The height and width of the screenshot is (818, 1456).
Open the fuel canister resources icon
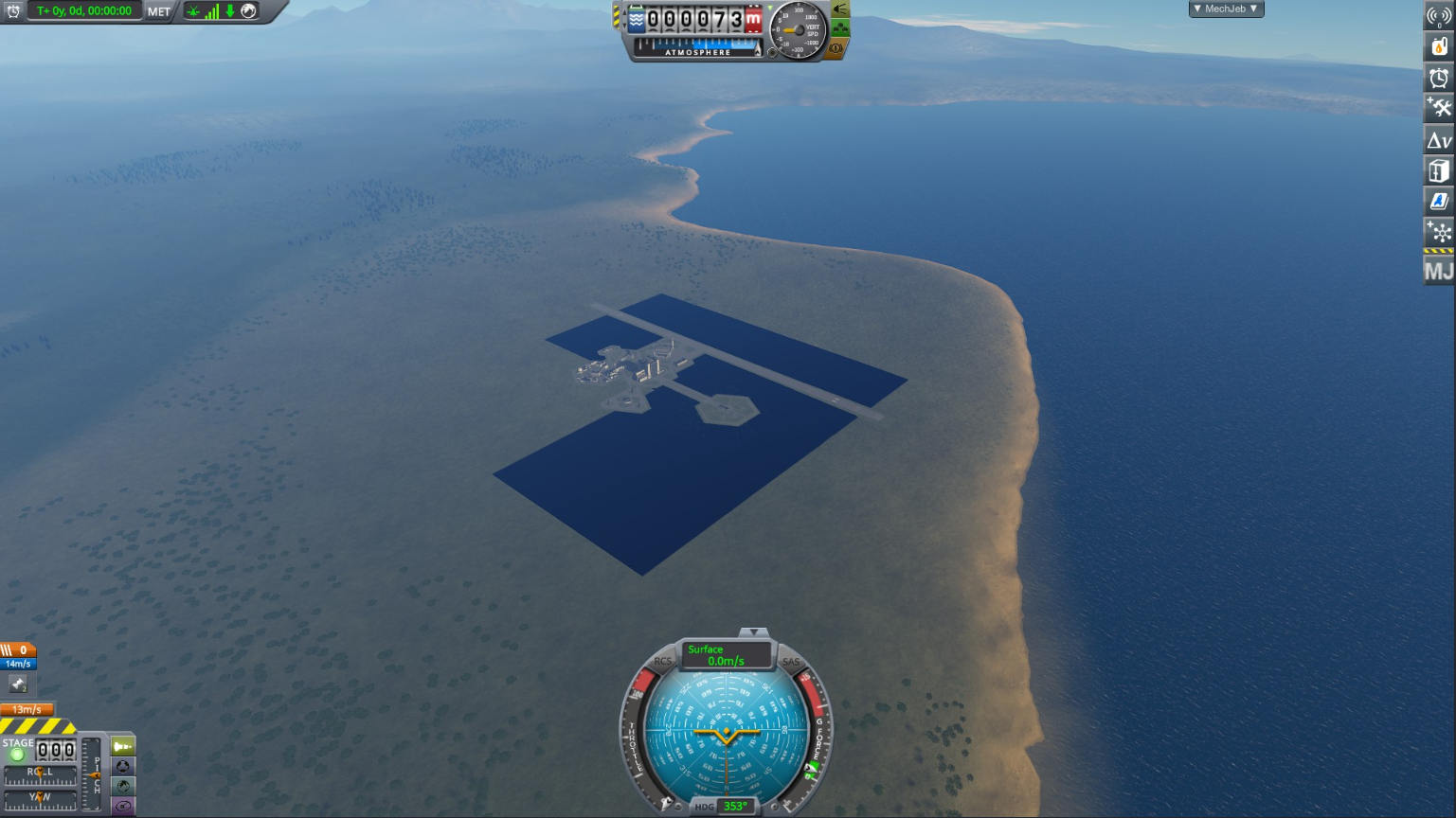[x=1441, y=44]
